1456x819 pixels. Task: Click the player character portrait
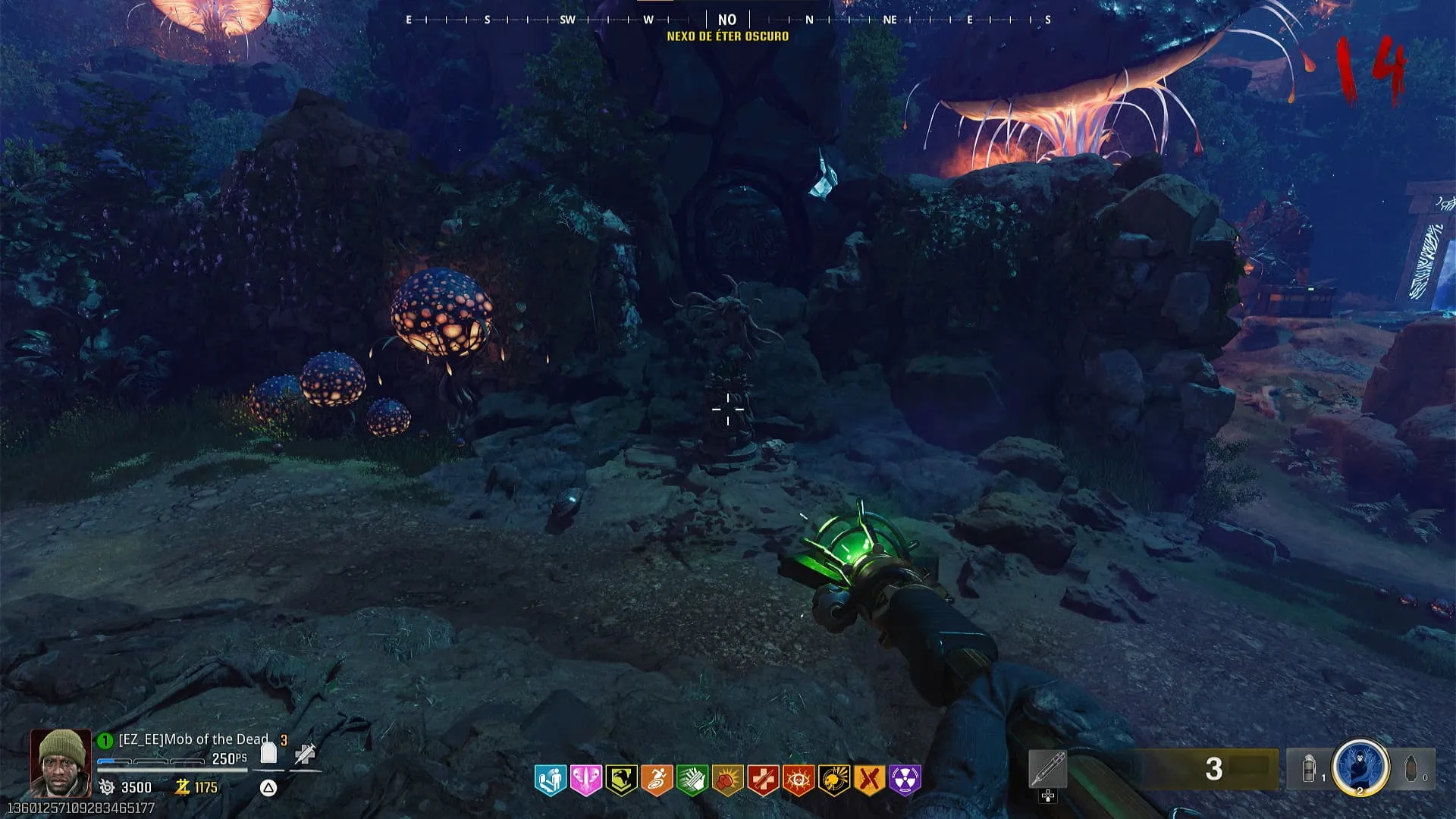60,762
